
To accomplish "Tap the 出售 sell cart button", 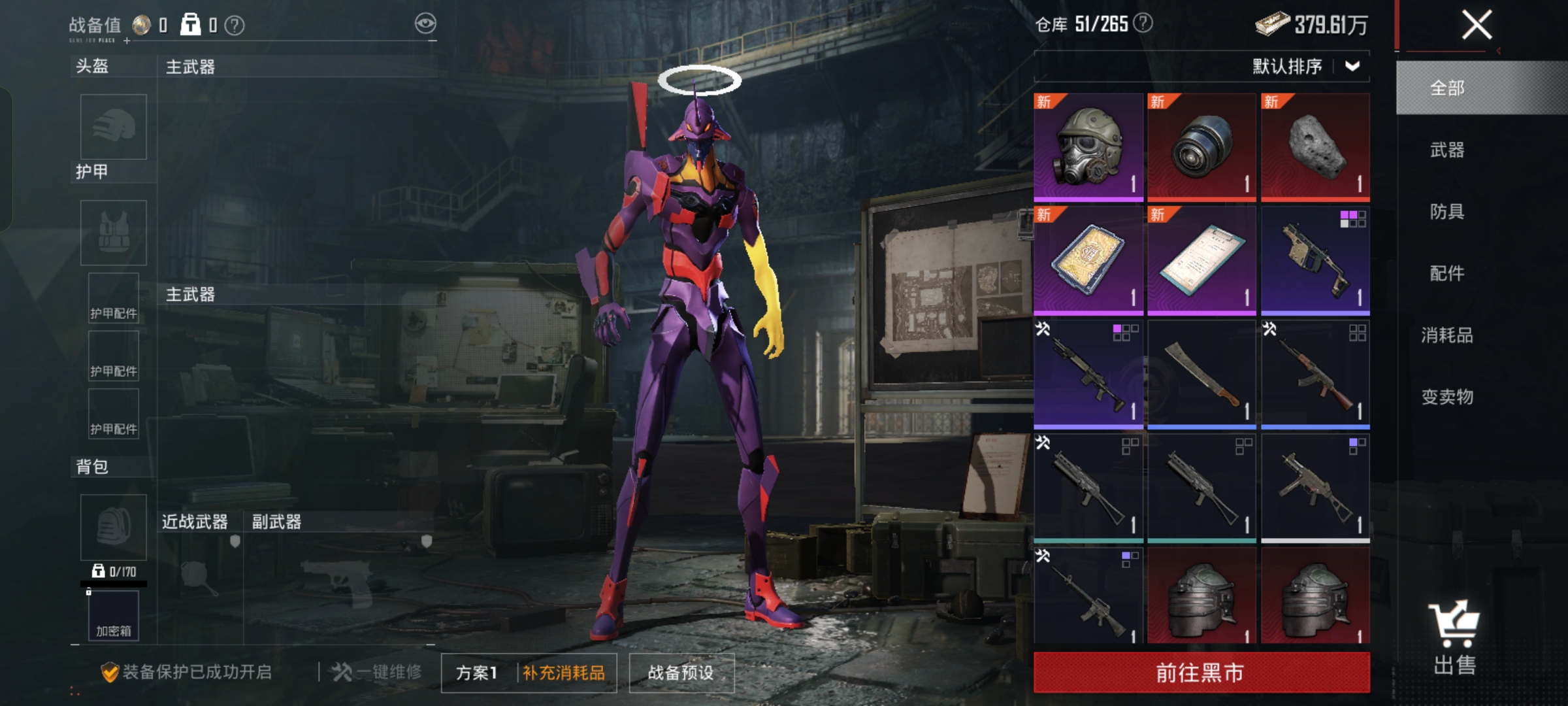I will tap(1454, 637).
